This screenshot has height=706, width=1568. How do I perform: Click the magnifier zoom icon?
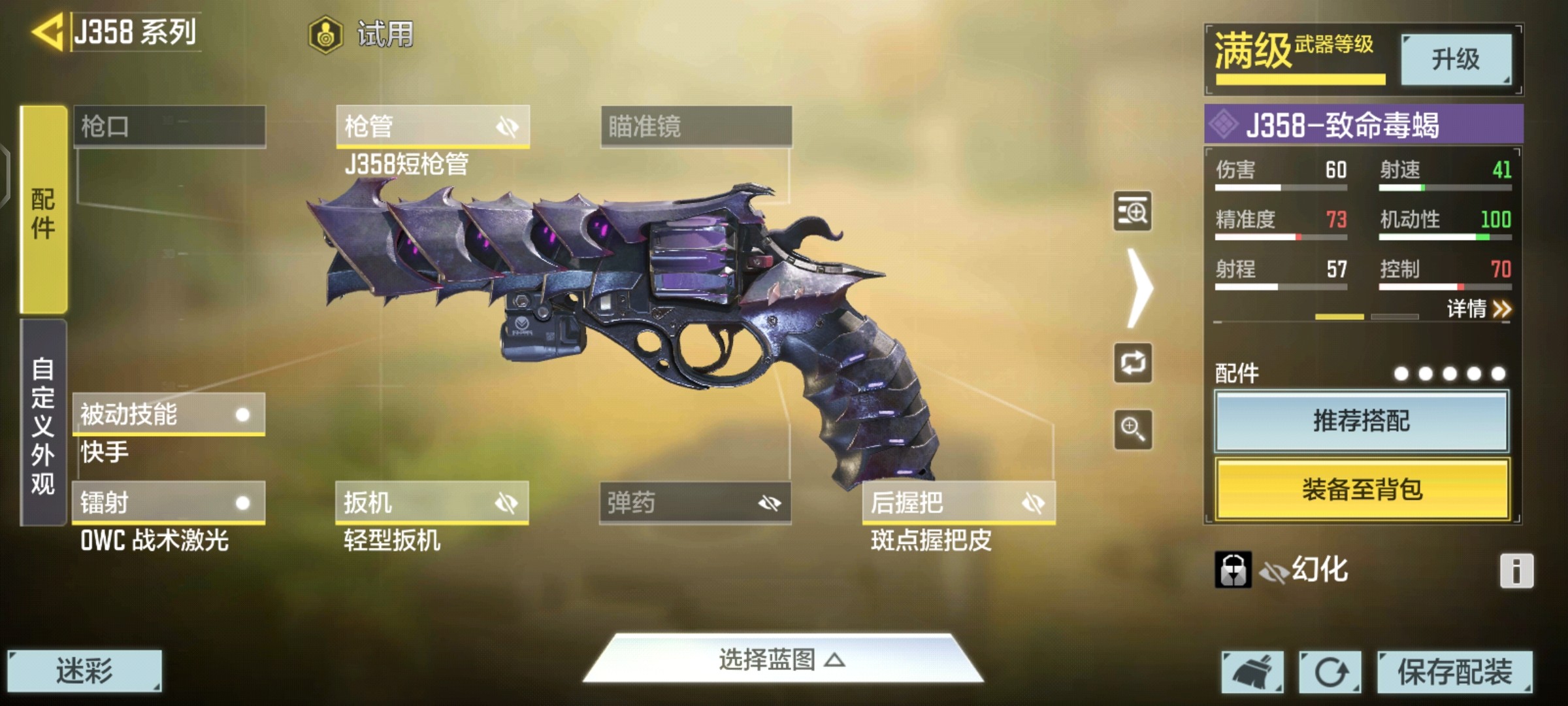pyautogui.click(x=1132, y=429)
